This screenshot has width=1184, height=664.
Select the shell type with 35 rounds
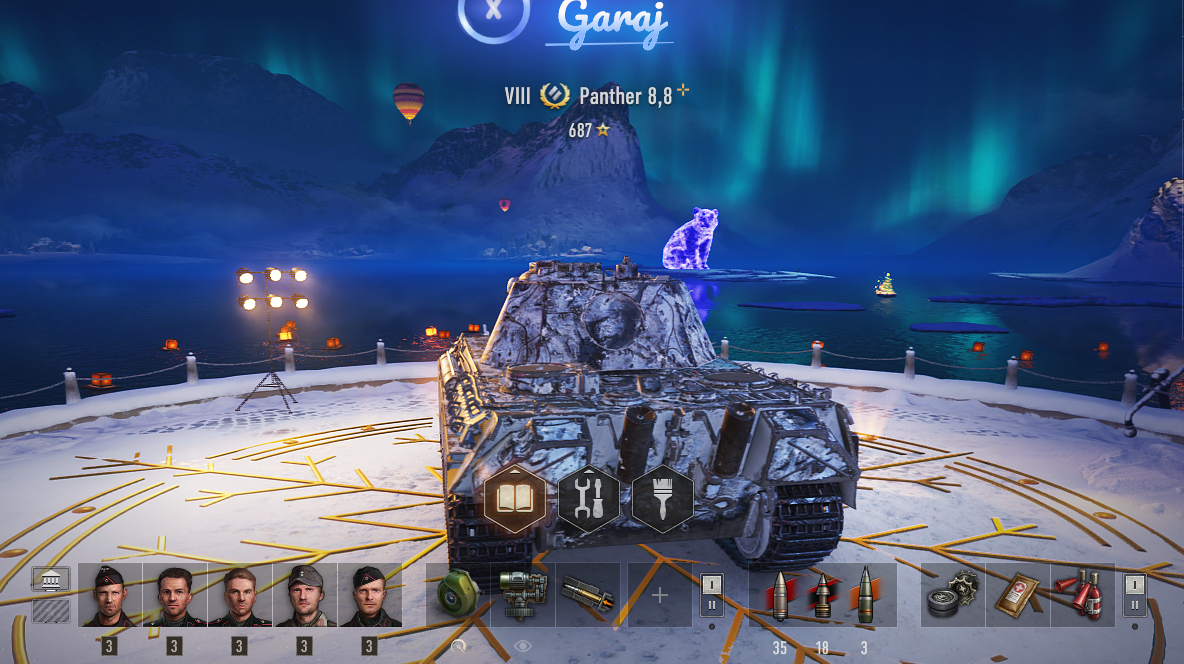(x=779, y=595)
